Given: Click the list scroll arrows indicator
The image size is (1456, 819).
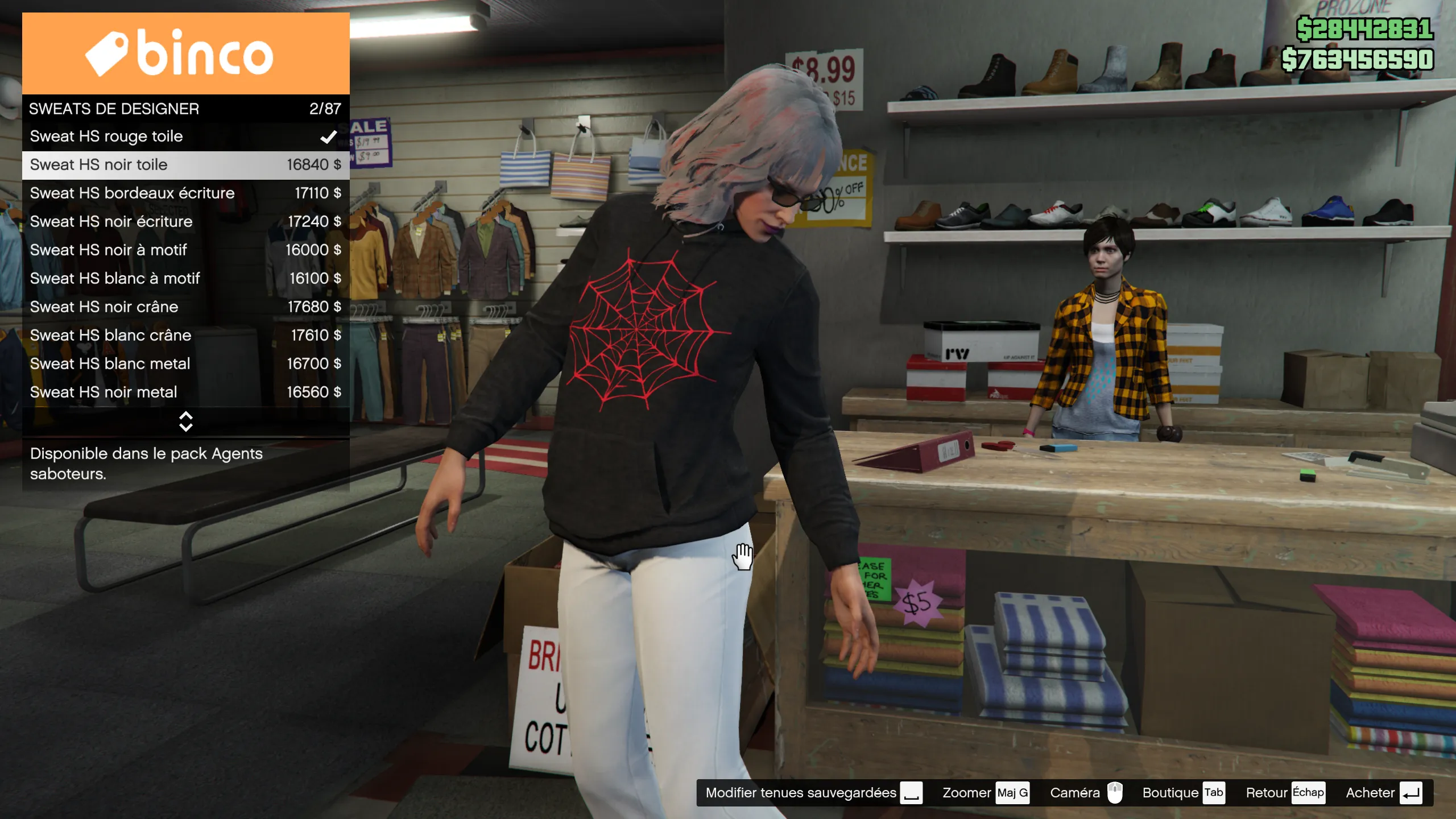Looking at the screenshot, I should click(x=186, y=421).
